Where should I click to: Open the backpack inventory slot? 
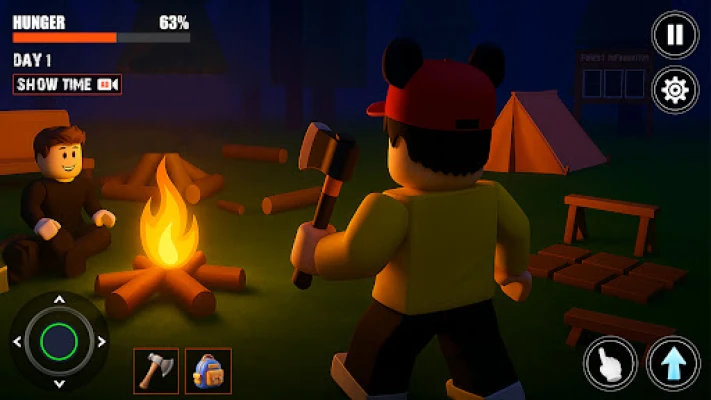pyautogui.click(x=208, y=370)
